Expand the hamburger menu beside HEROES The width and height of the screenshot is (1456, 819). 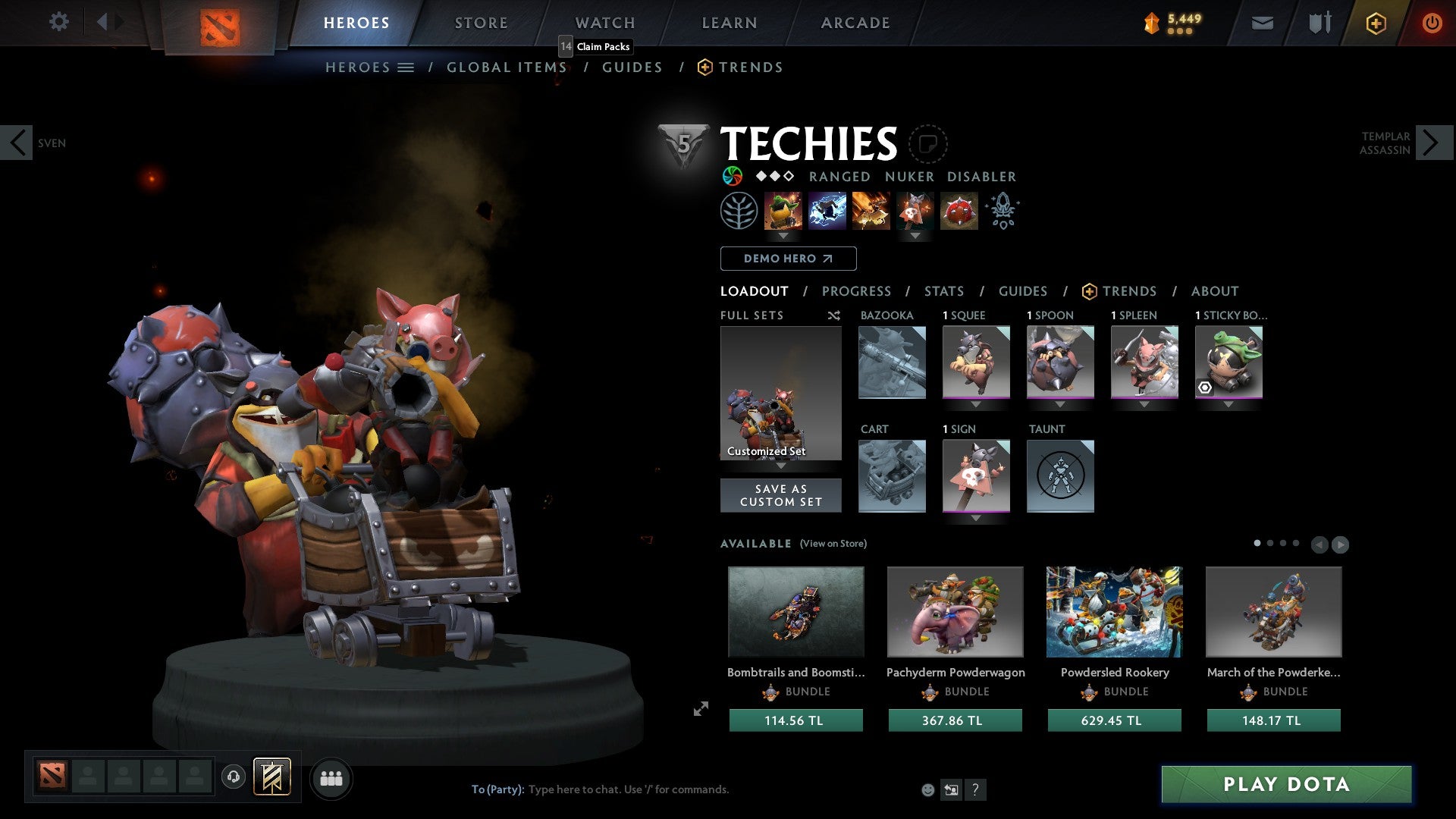click(x=406, y=67)
